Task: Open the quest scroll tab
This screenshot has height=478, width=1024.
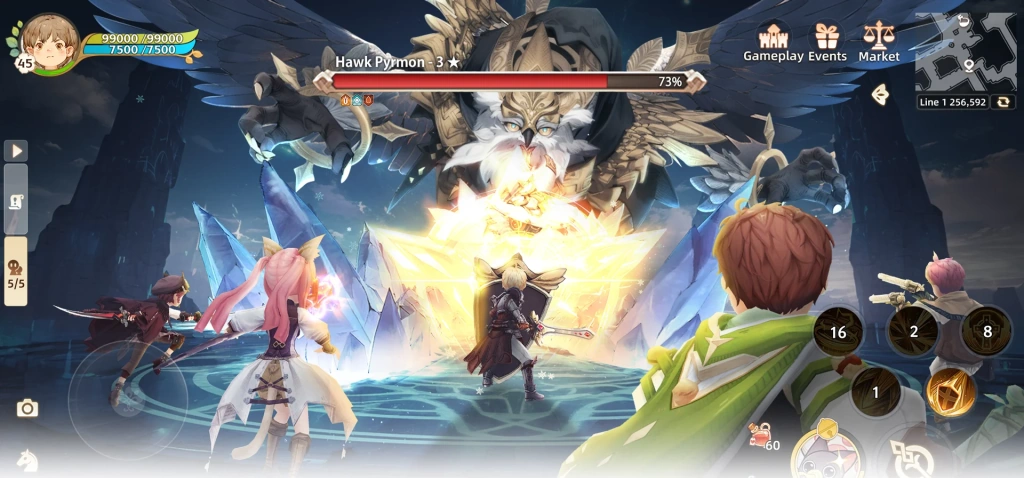Action: click(x=16, y=200)
